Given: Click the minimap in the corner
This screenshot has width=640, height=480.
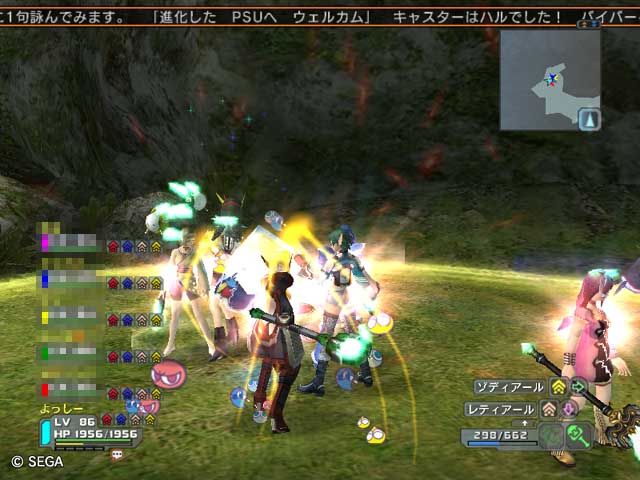Looking at the screenshot, I should point(548,79).
